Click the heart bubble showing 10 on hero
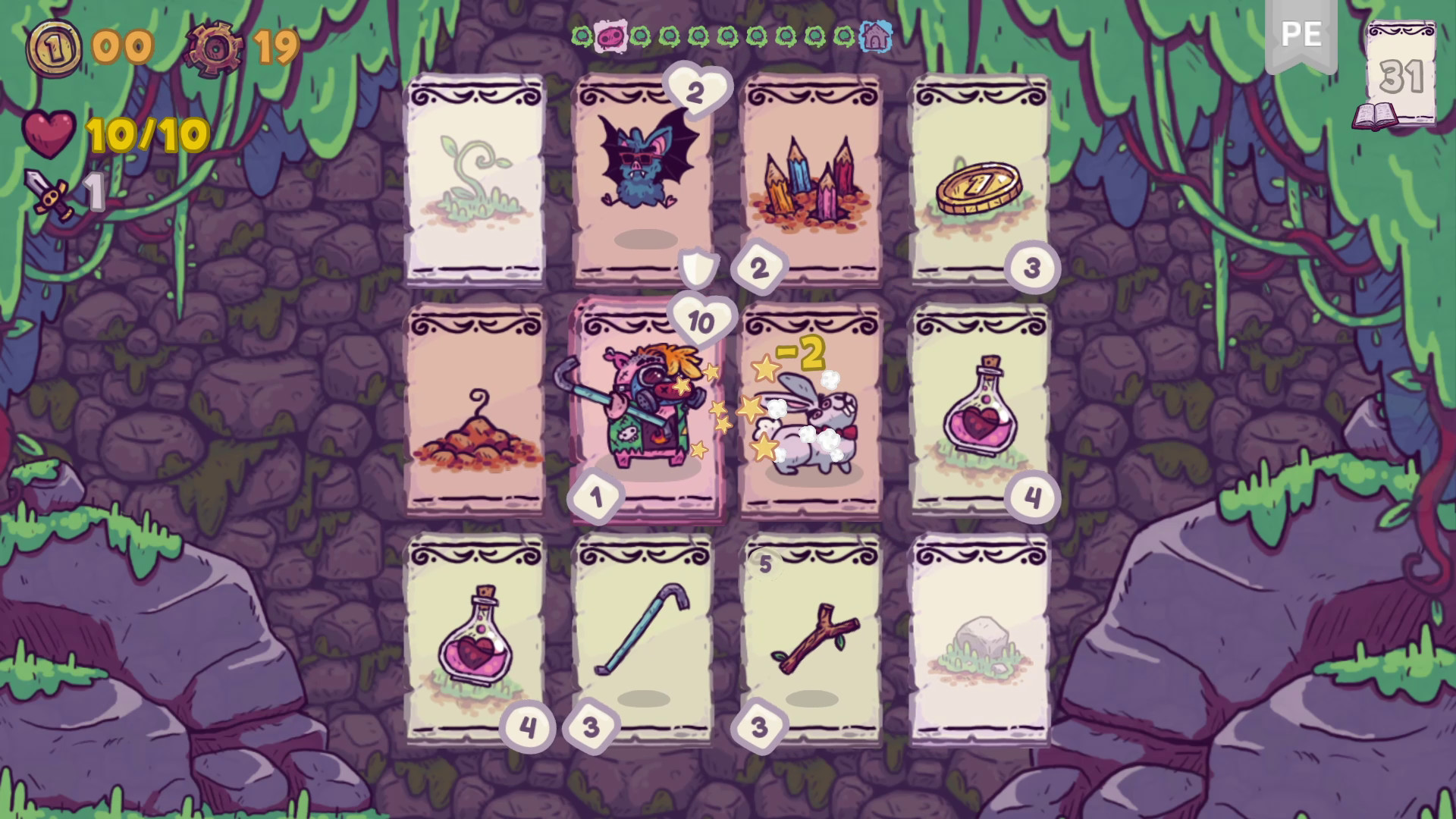This screenshot has height=819, width=1456. click(698, 321)
